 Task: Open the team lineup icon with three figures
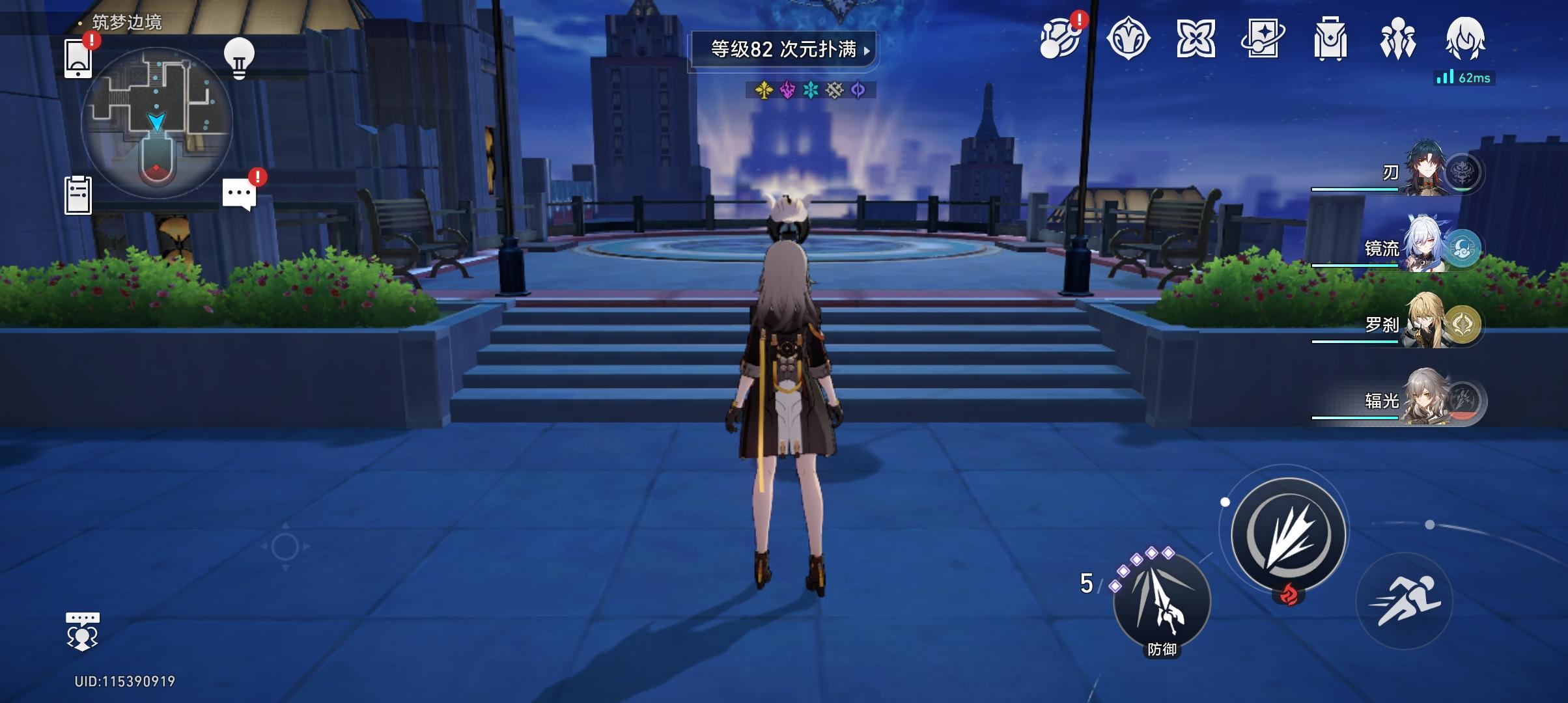1397,40
